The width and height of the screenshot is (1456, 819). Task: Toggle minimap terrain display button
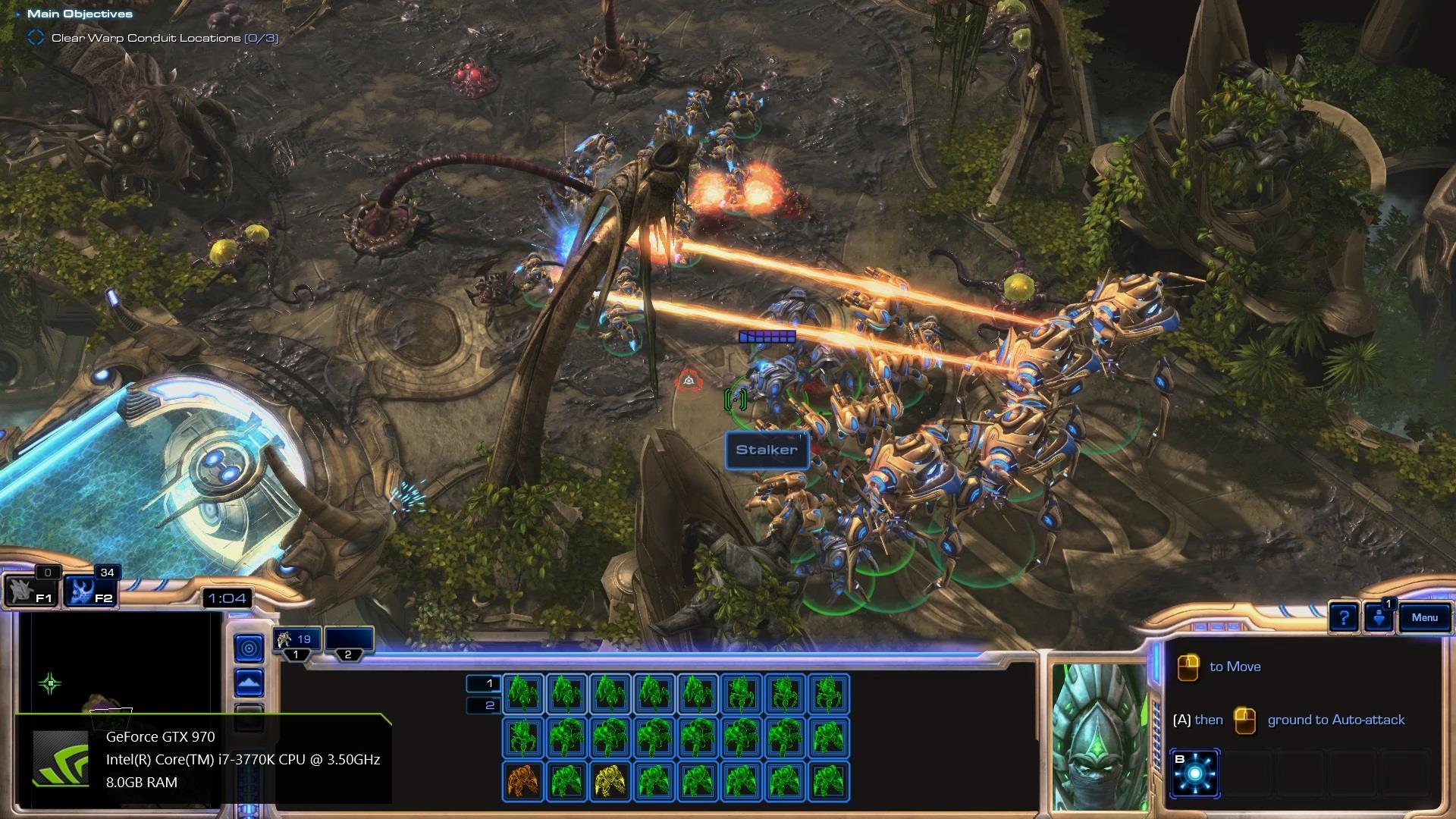tap(249, 683)
